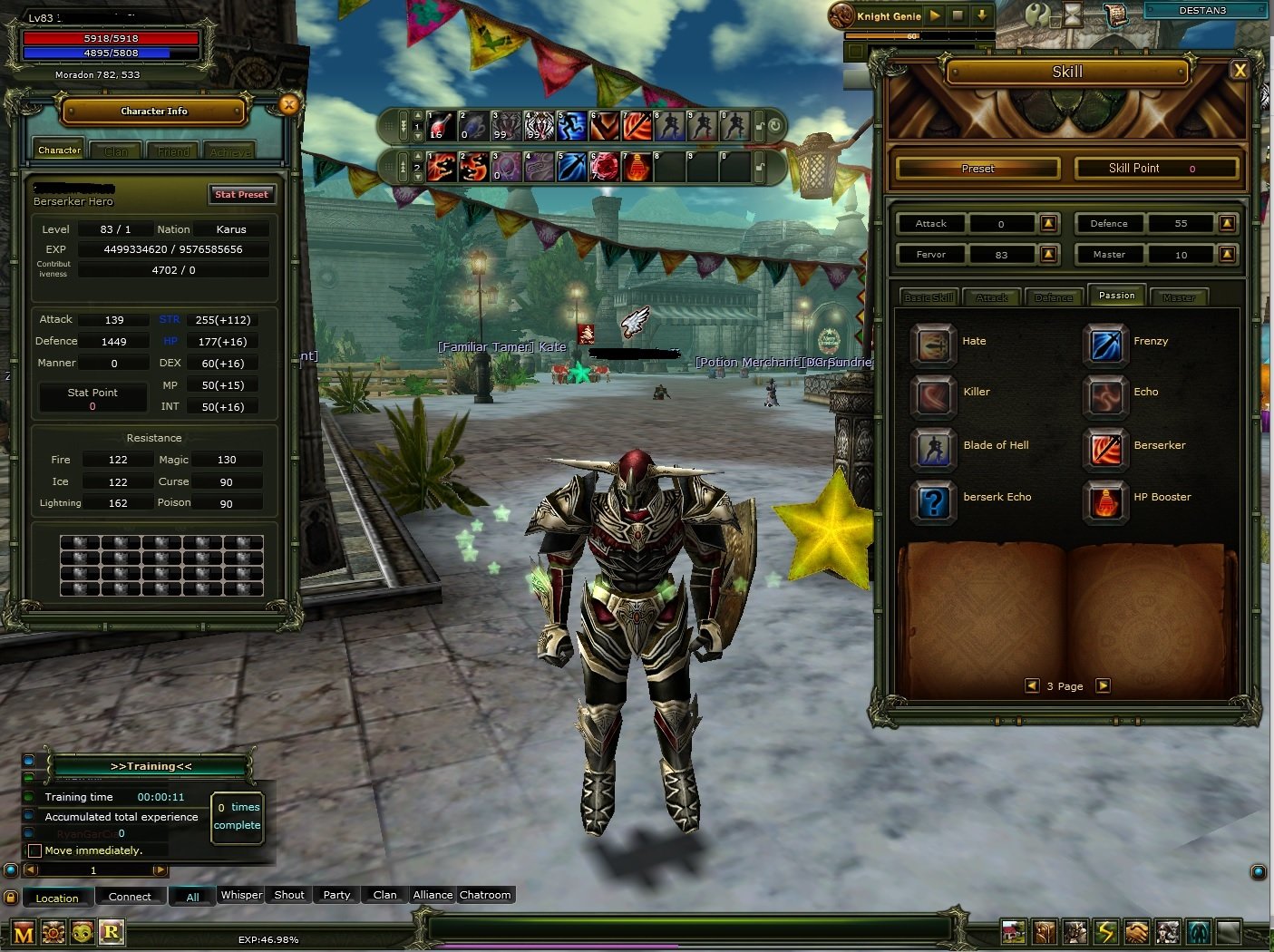The width and height of the screenshot is (1274, 952).
Task: Activate the Berserker skill icon
Action: tap(1105, 449)
